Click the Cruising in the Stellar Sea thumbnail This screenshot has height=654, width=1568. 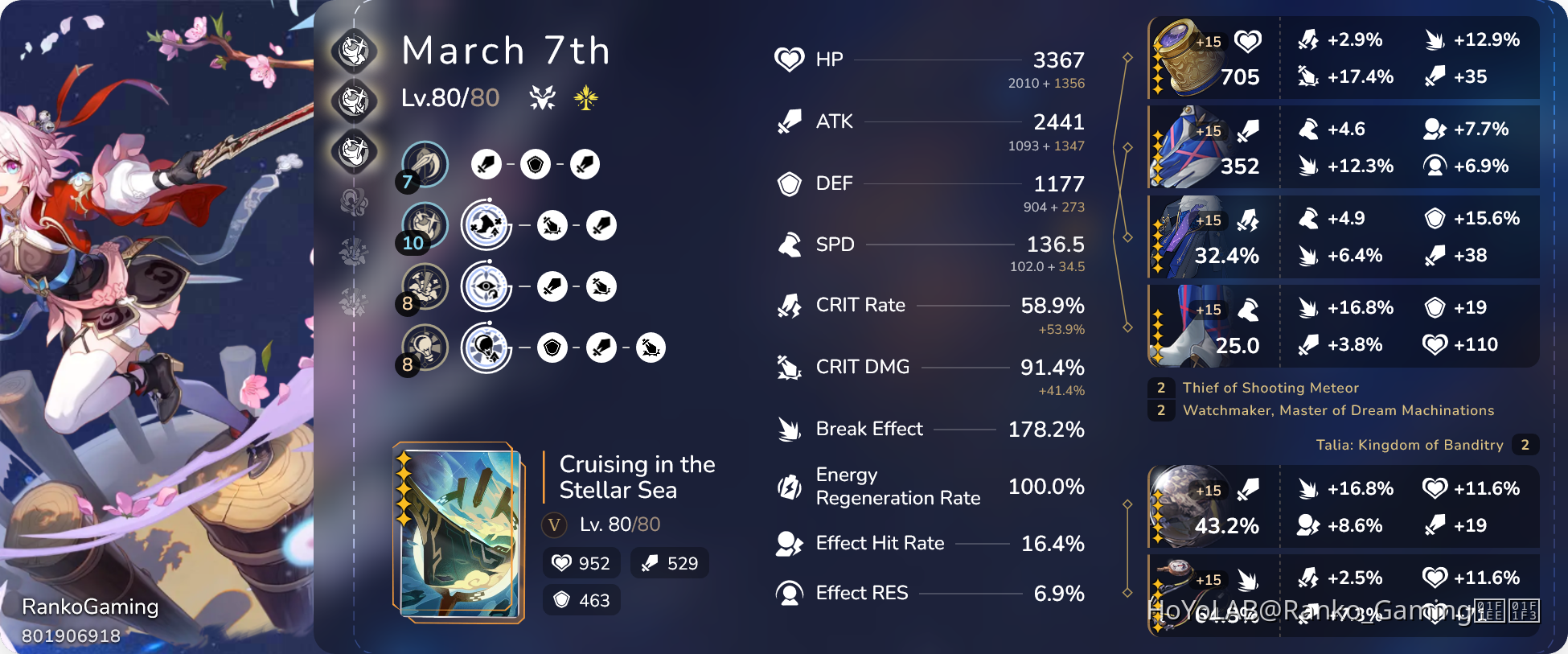458,531
